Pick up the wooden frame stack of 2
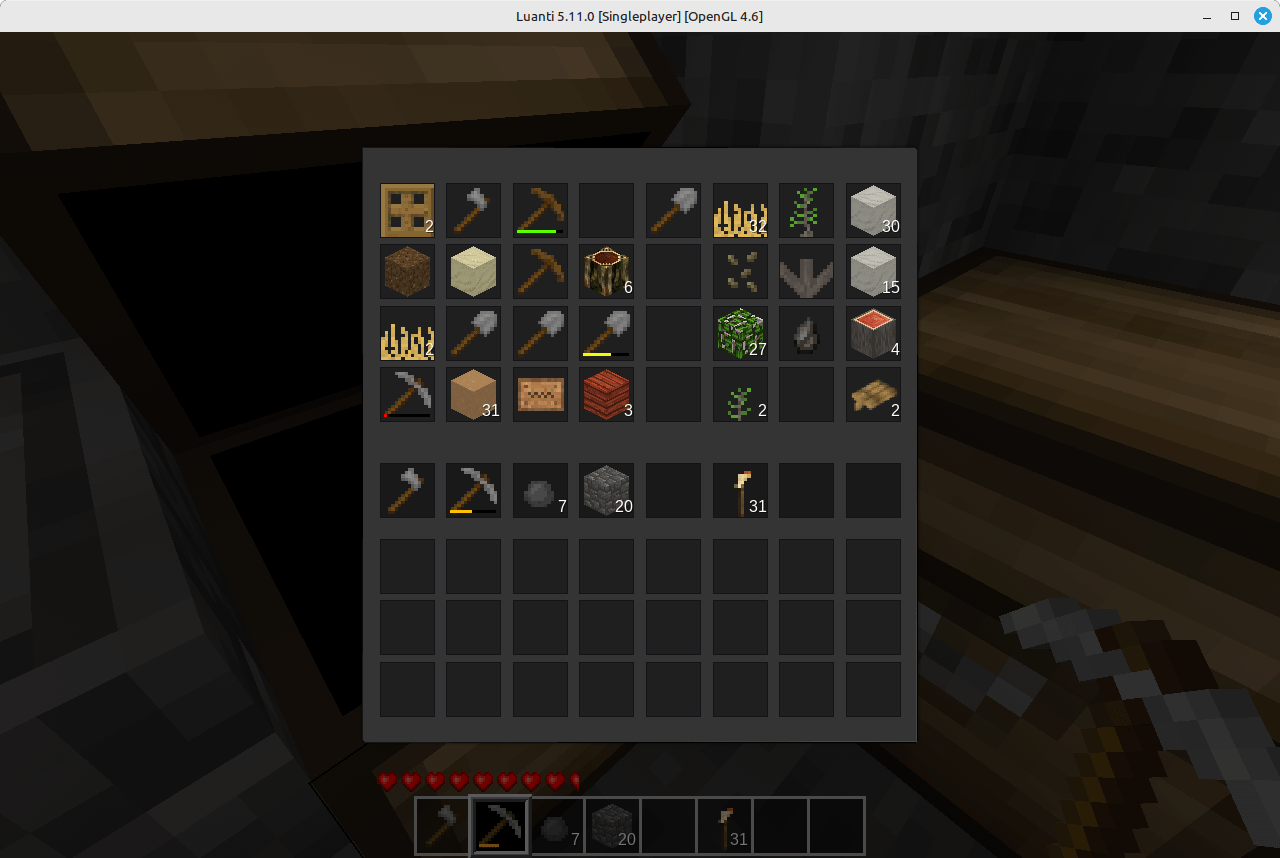 407,210
